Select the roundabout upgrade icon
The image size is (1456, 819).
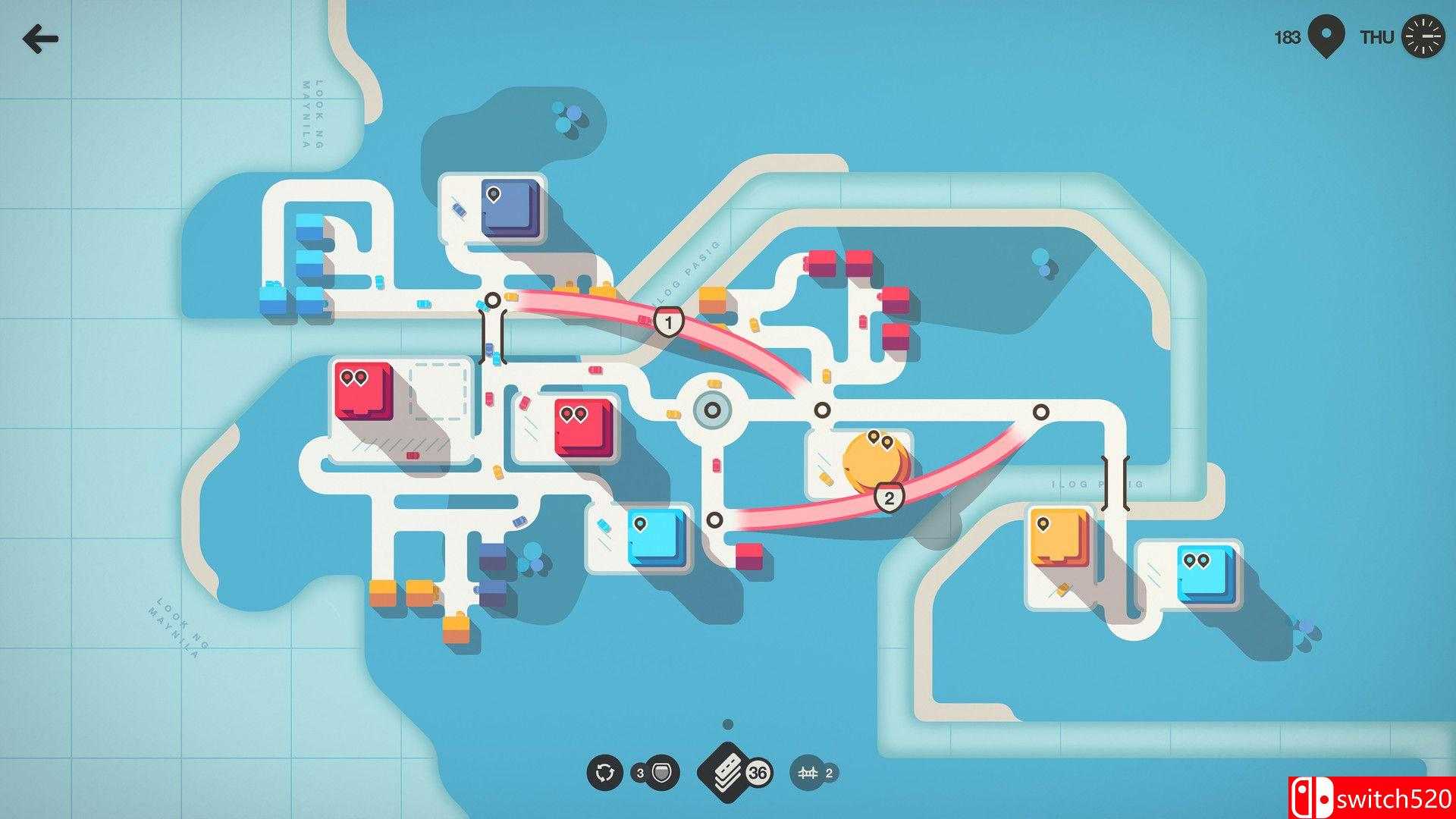tap(605, 771)
